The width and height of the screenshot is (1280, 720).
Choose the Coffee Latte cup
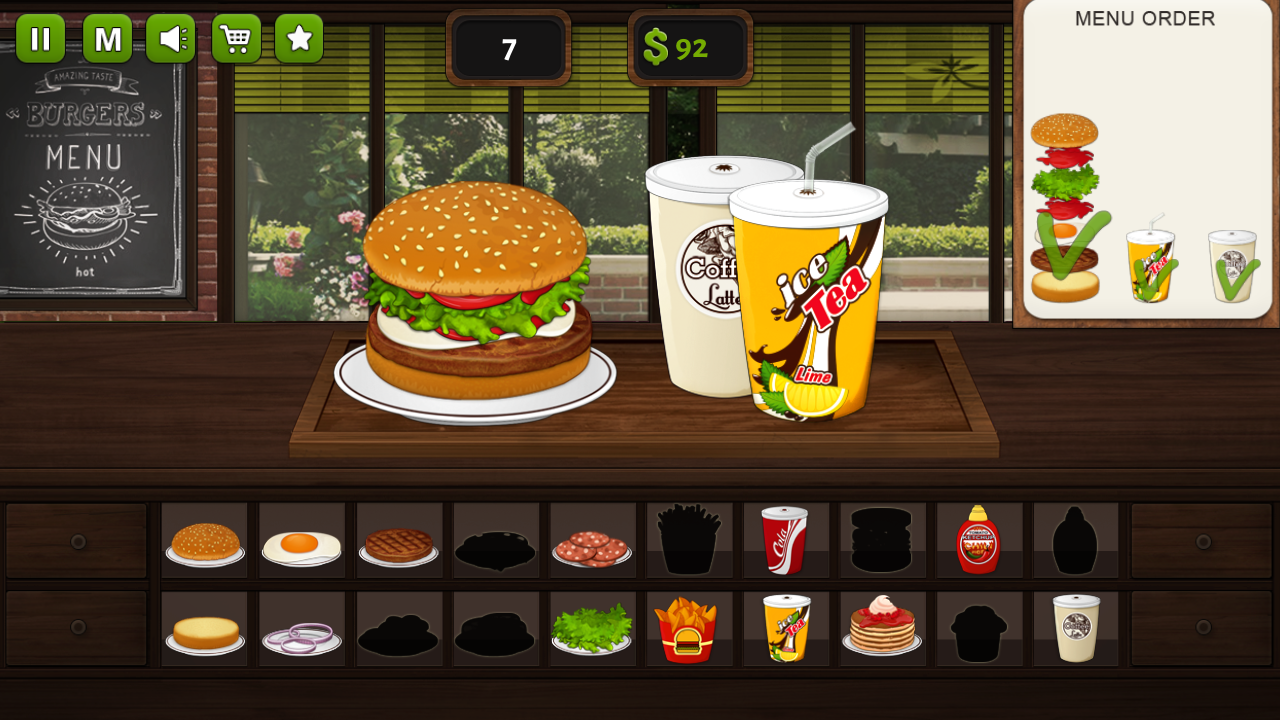pos(1075,628)
